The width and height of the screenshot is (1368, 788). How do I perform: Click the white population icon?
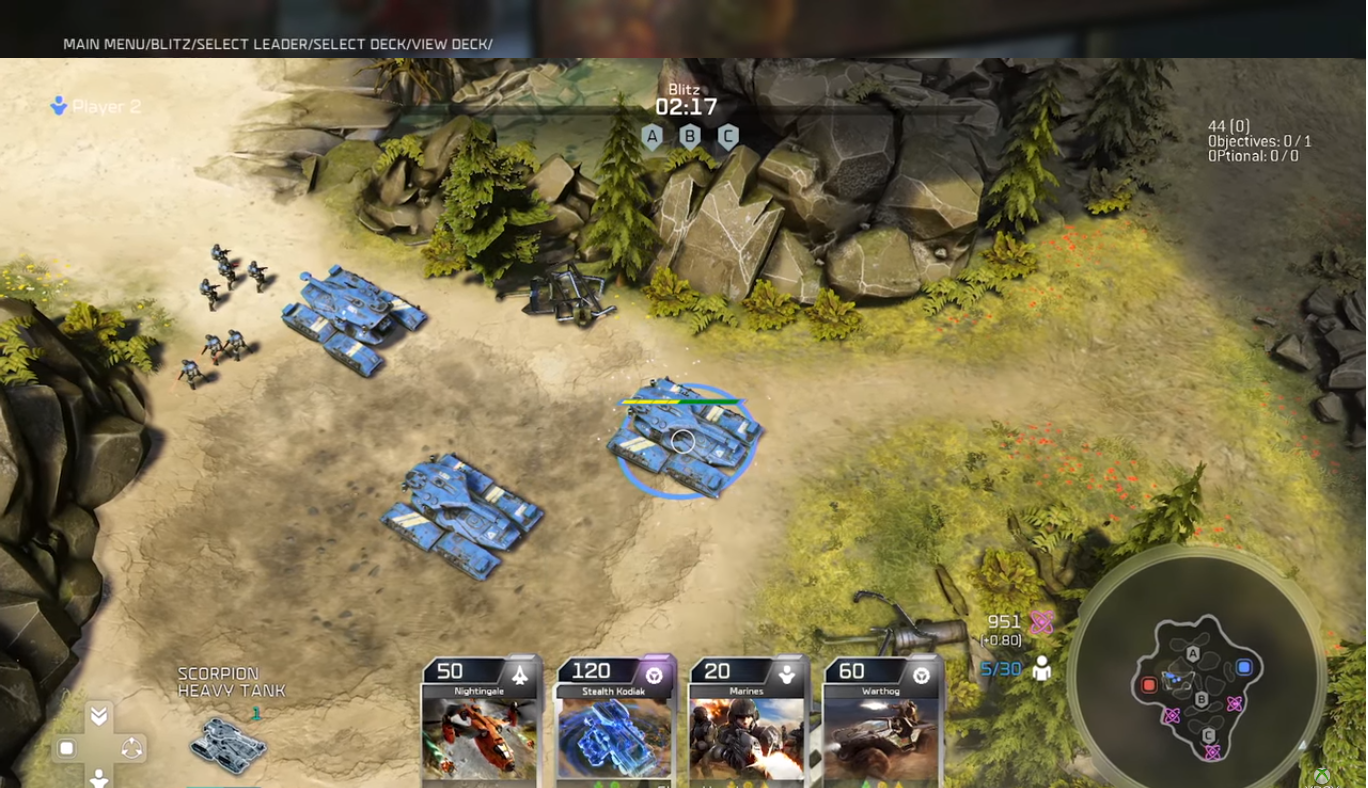pyautogui.click(x=1042, y=668)
